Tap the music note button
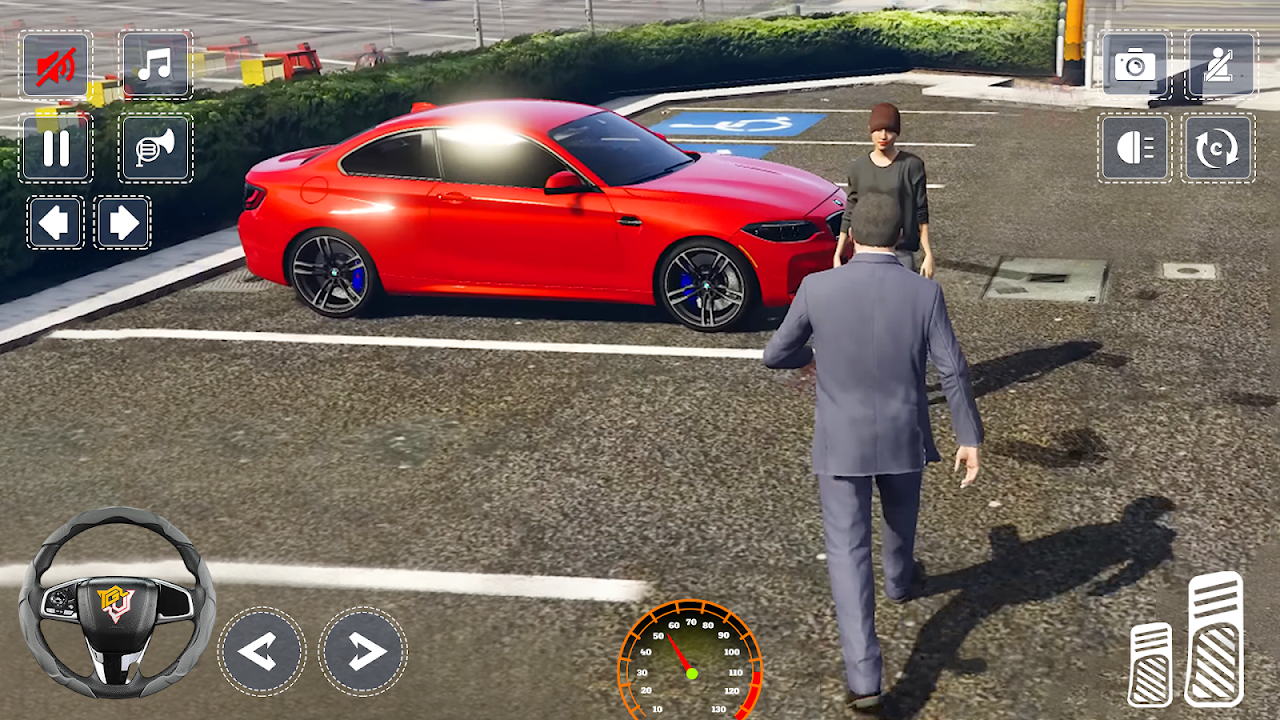 point(155,65)
